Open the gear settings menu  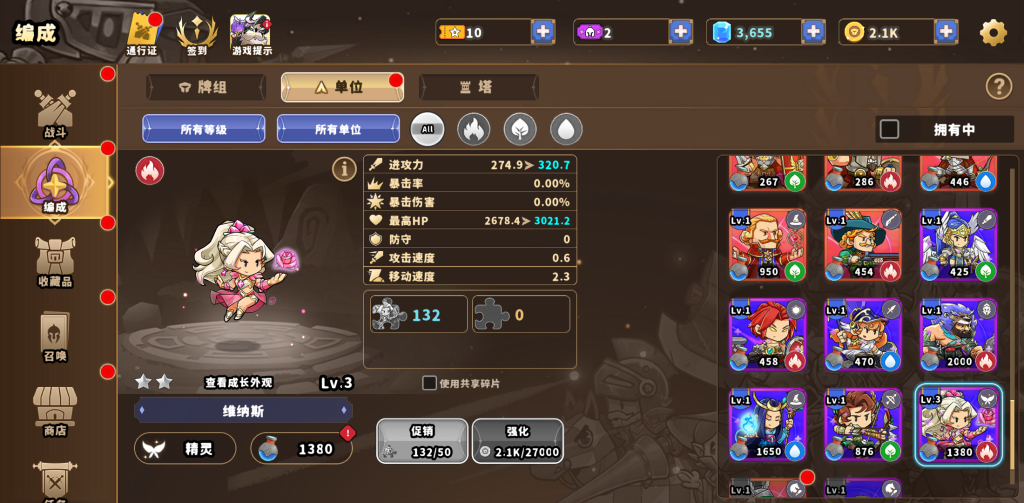point(992,32)
